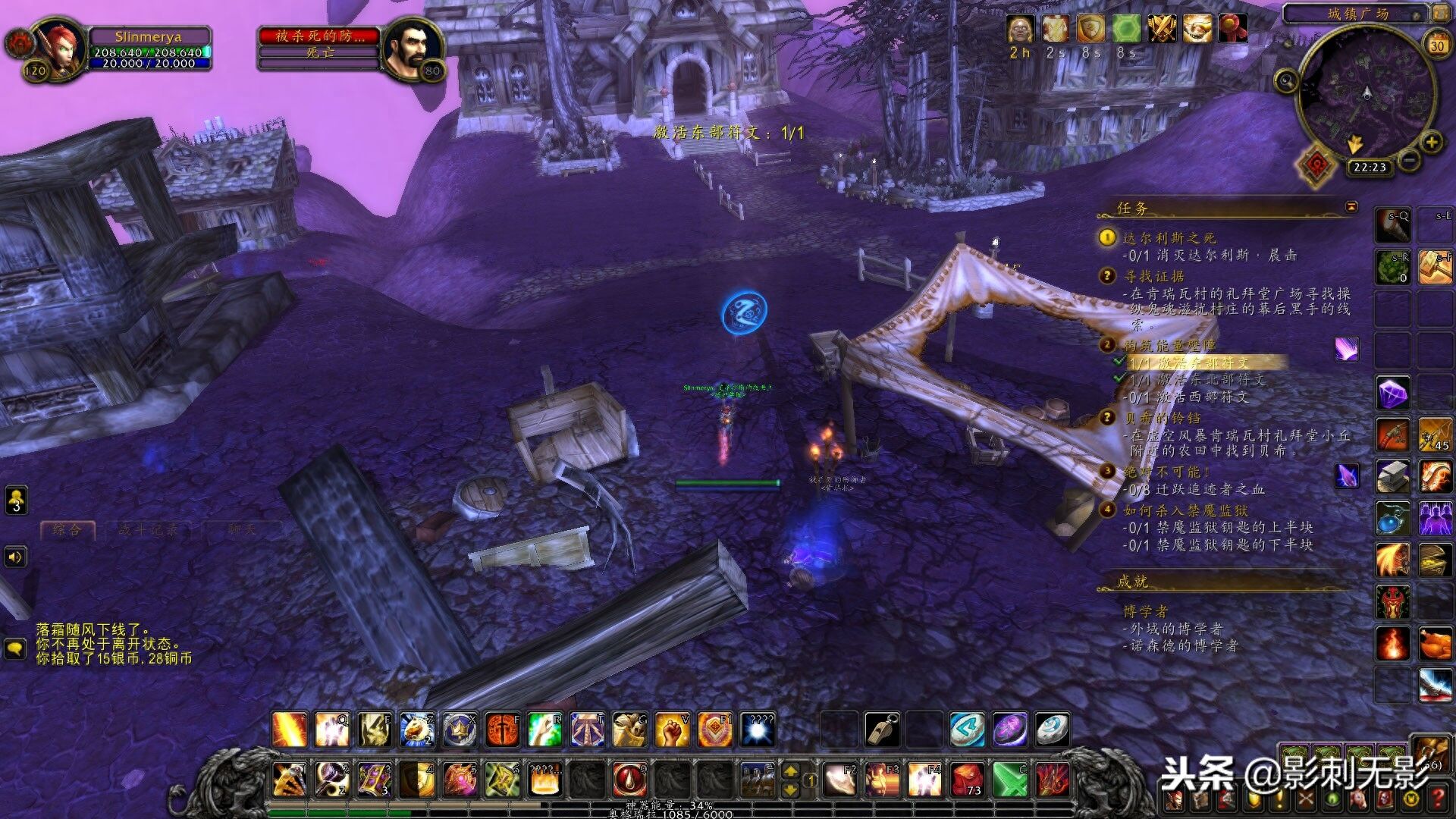Activate the clenched fist ability
The width and height of the screenshot is (1456, 819).
[672, 730]
